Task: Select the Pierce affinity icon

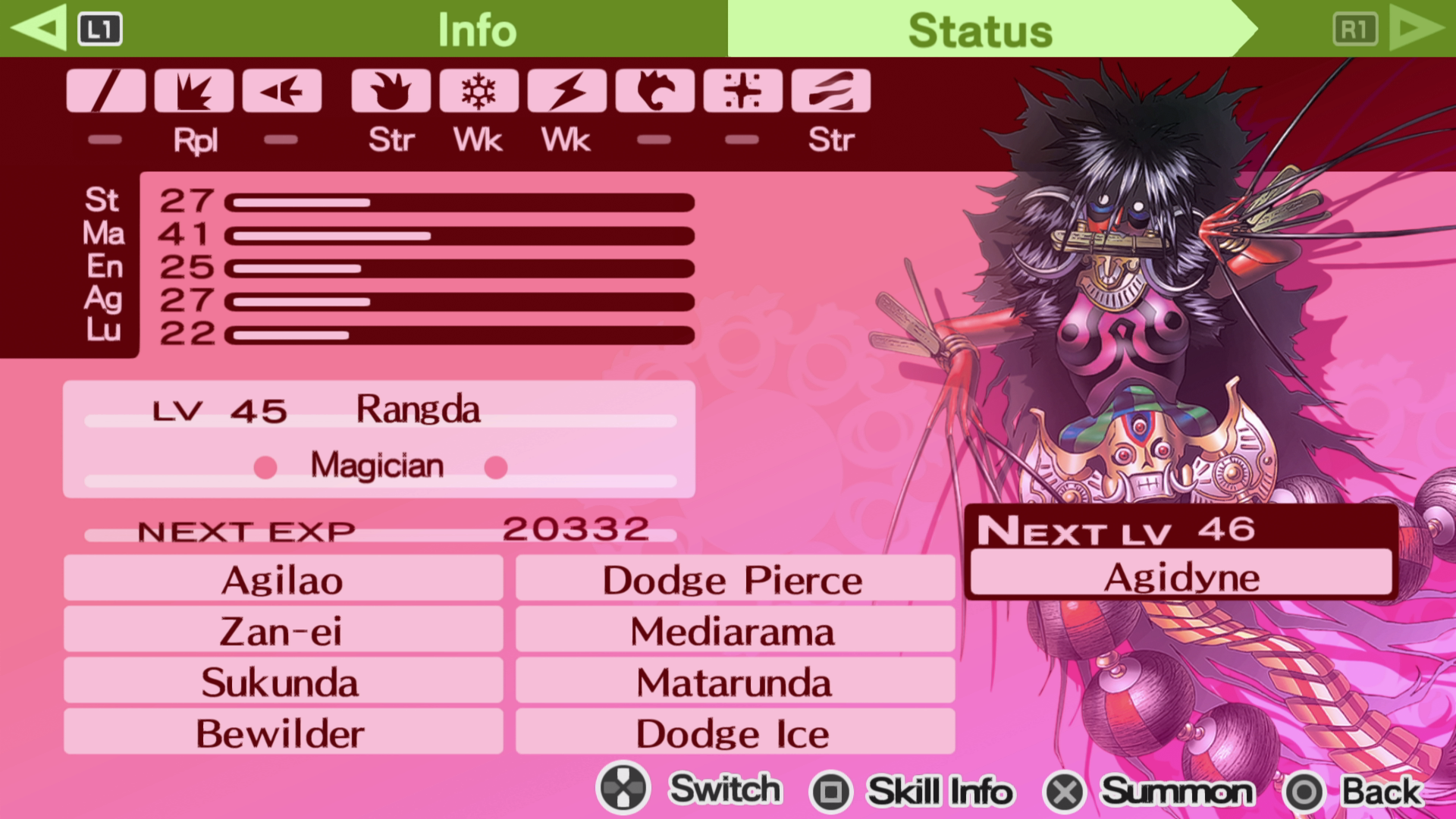Action: pos(282,91)
